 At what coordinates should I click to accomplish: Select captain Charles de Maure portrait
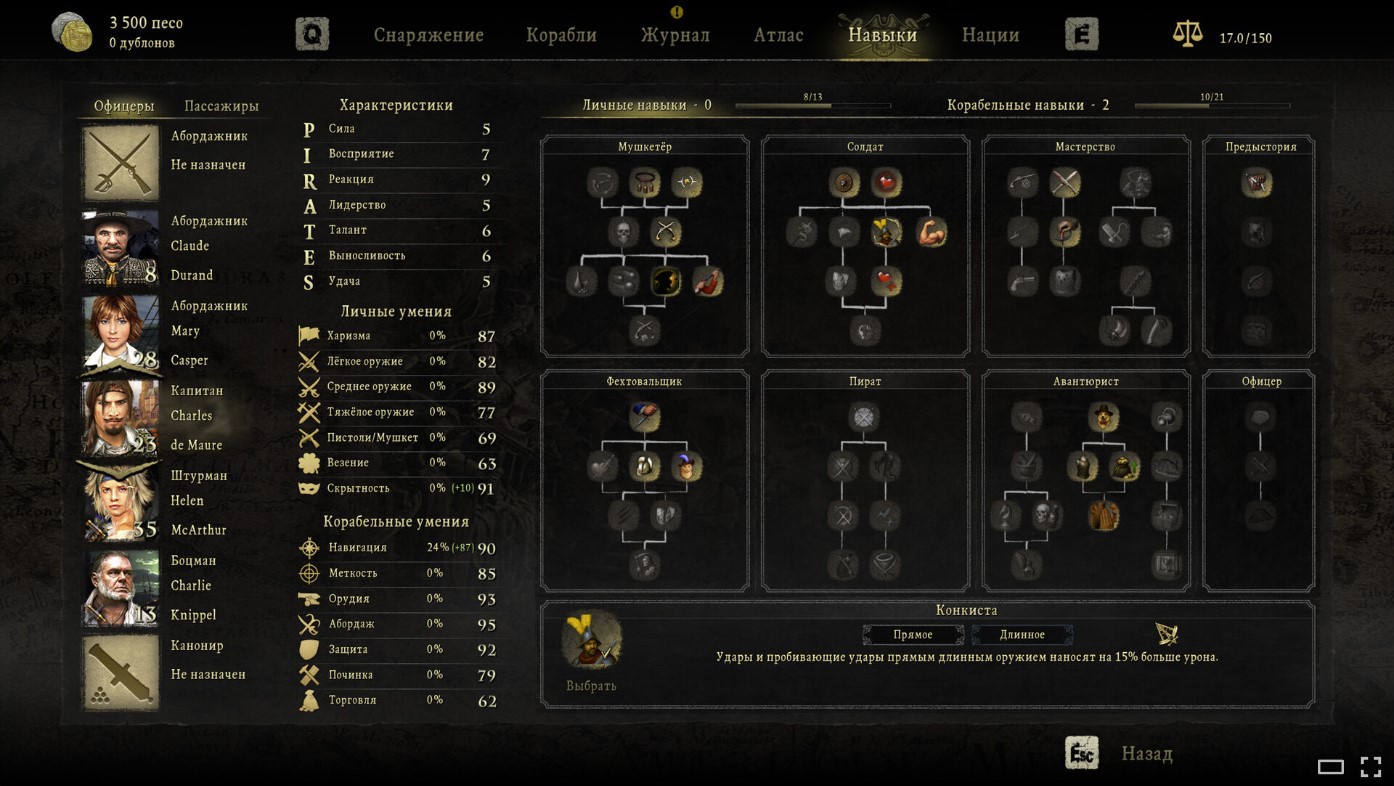121,417
